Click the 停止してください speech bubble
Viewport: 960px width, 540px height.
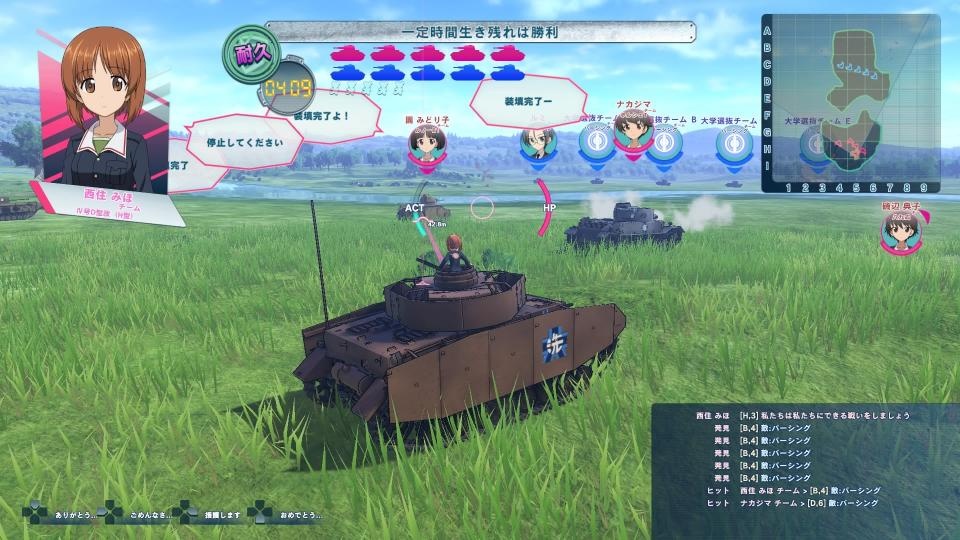click(246, 142)
